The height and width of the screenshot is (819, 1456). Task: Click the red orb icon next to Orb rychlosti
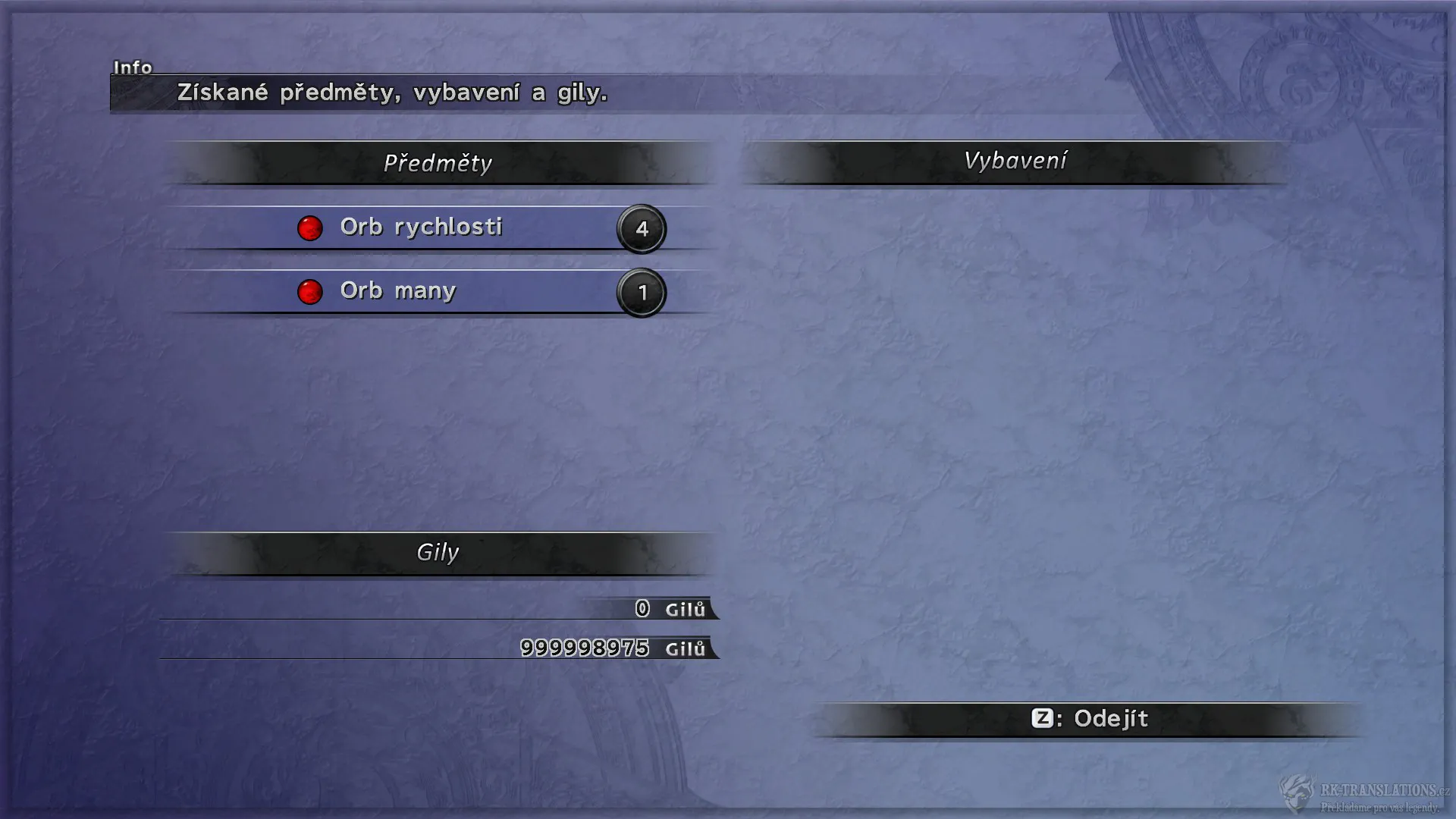pyautogui.click(x=310, y=228)
